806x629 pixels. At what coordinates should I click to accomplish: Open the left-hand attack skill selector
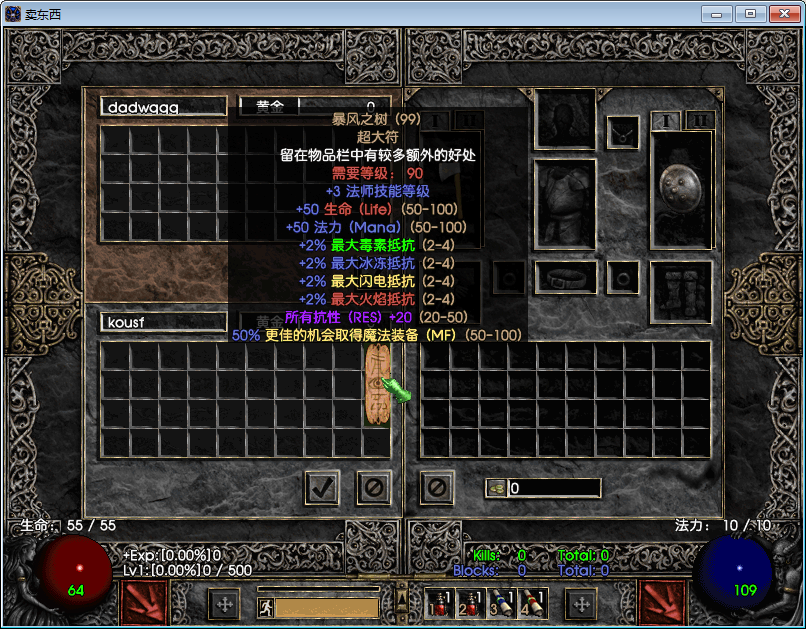click(x=143, y=602)
